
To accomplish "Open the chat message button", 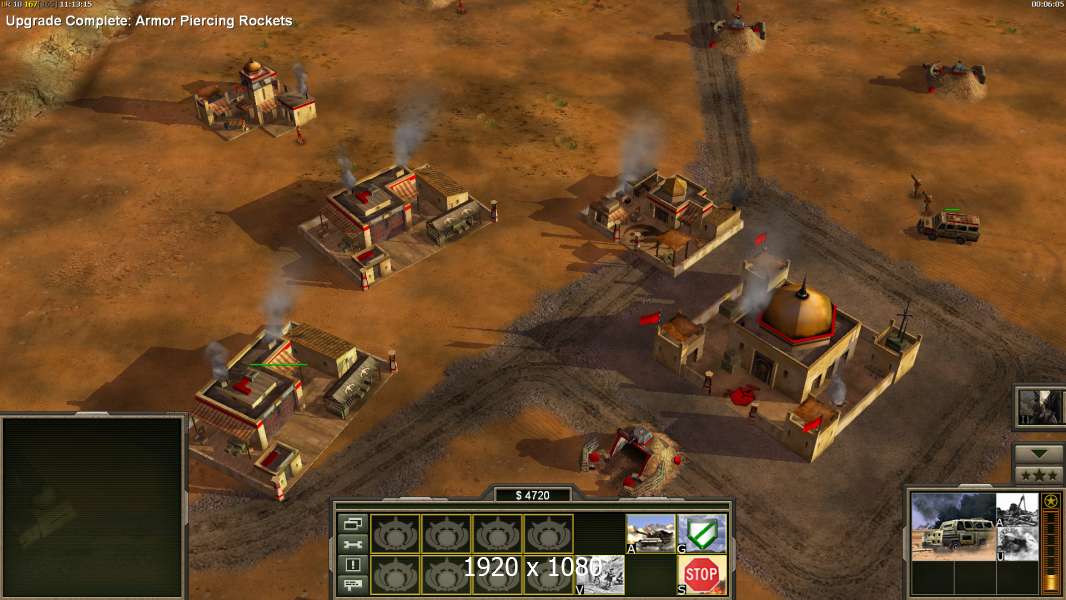I will (x=353, y=585).
